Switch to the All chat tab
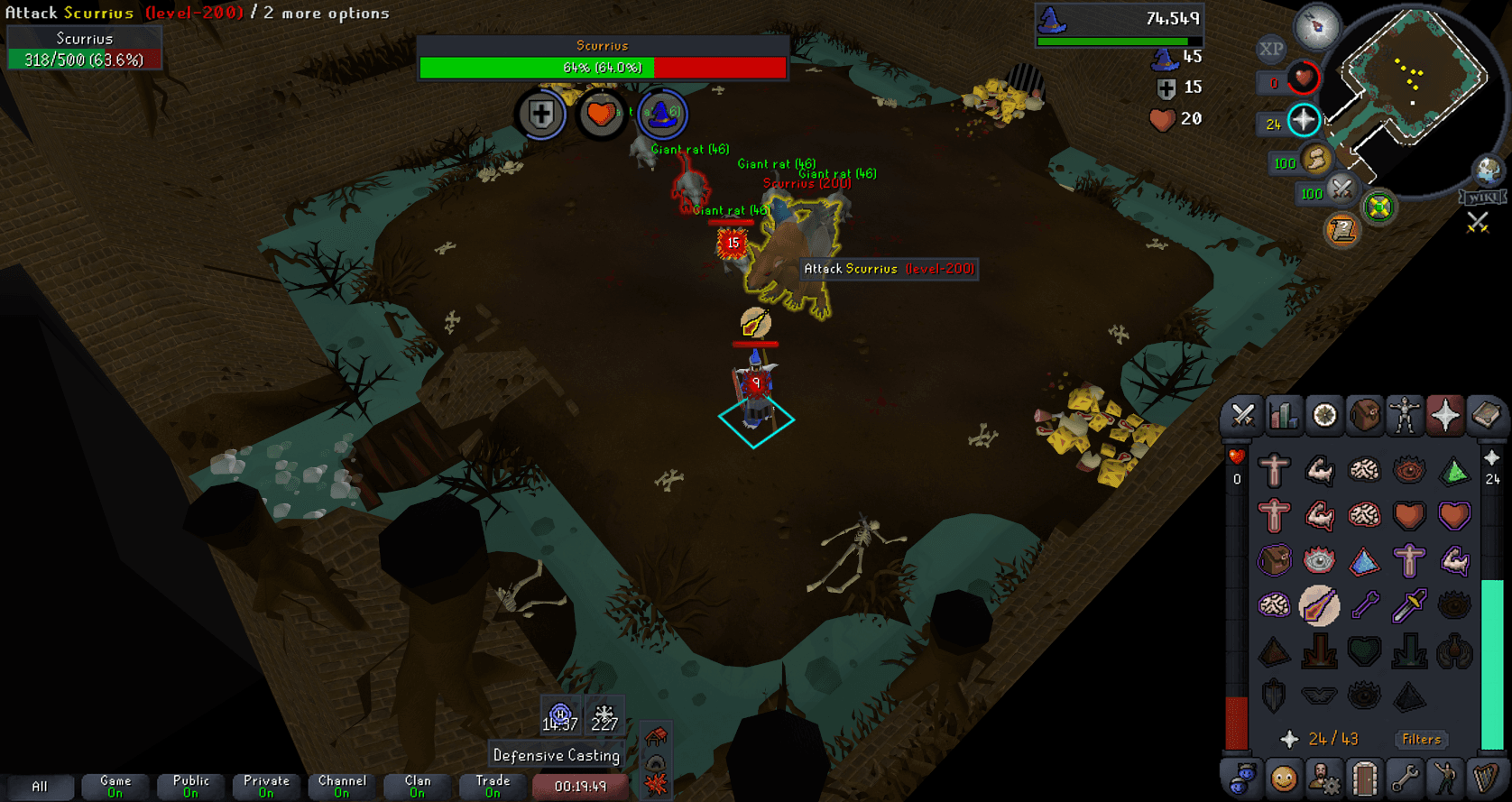Image resolution: width=1512 pixels, height=802 pixels. point(41,786)
